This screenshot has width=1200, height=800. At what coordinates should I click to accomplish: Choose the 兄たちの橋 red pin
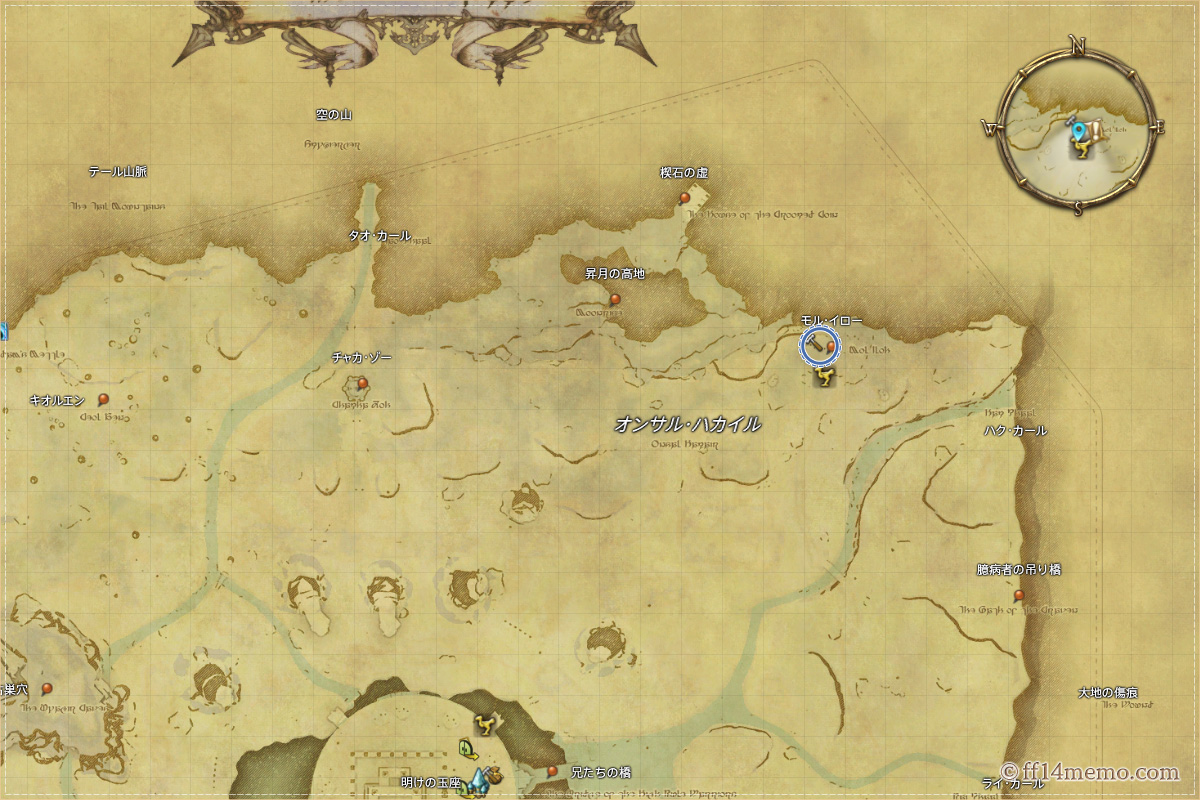click(x=552, y=771)
